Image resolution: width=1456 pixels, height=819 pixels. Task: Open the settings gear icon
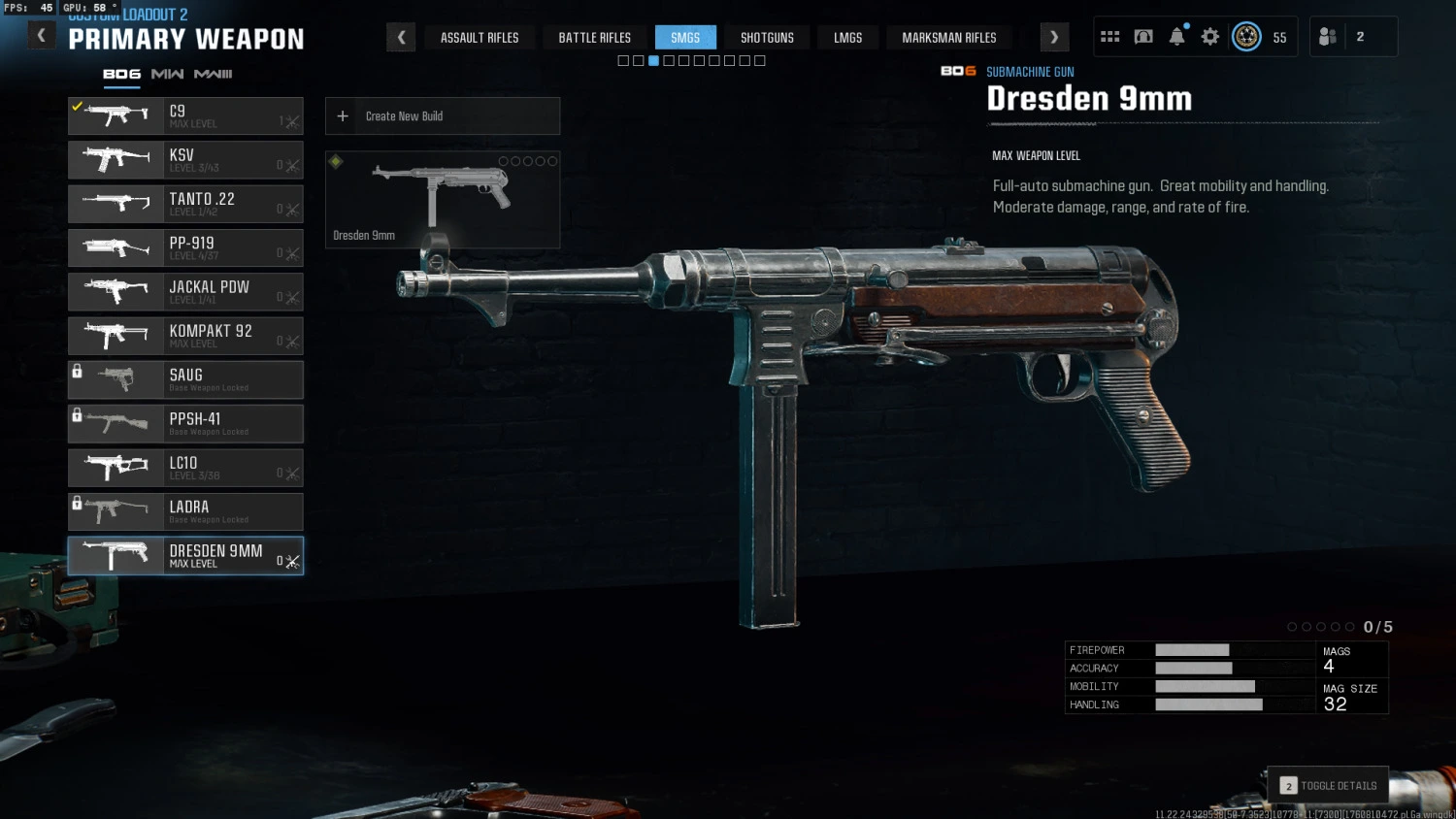(1209, 37)
